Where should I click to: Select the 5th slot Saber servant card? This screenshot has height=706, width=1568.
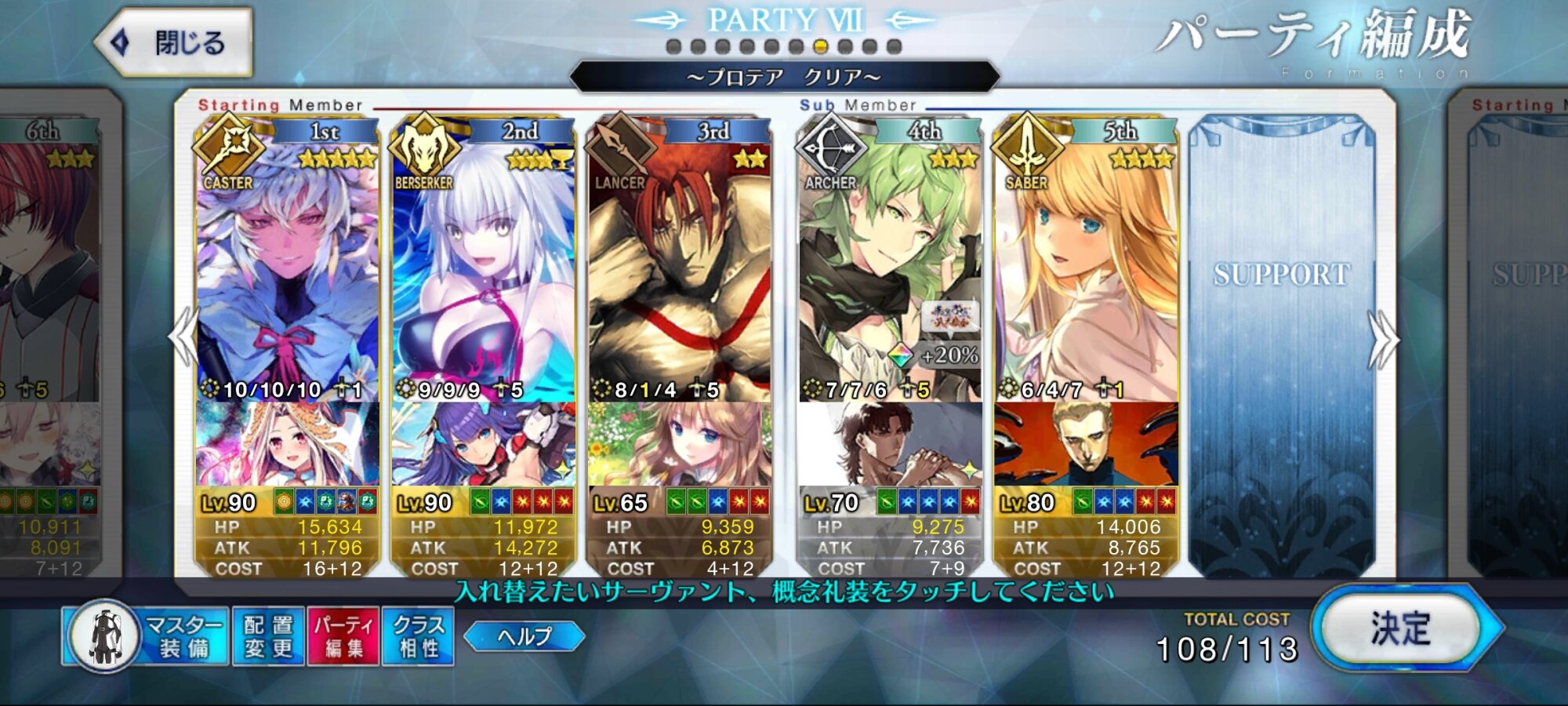tap(1086, 275)
